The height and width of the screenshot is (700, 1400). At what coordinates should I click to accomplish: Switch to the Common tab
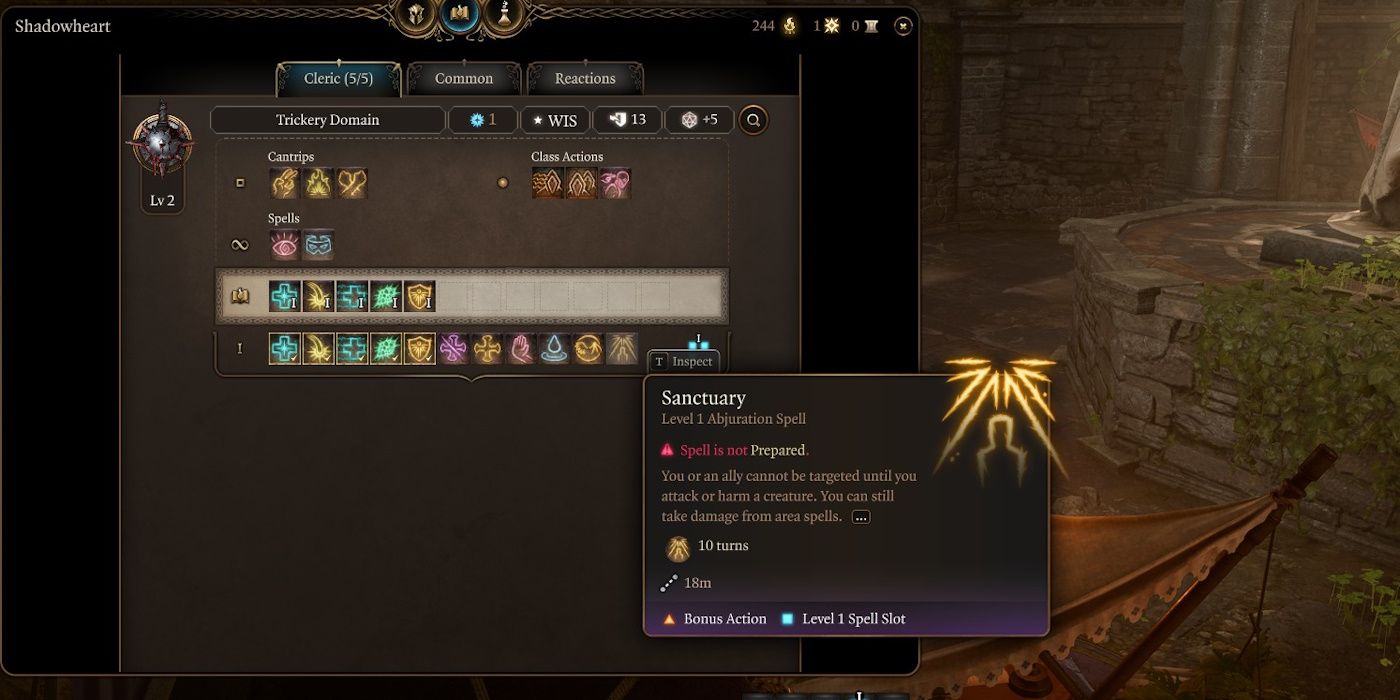464,79
